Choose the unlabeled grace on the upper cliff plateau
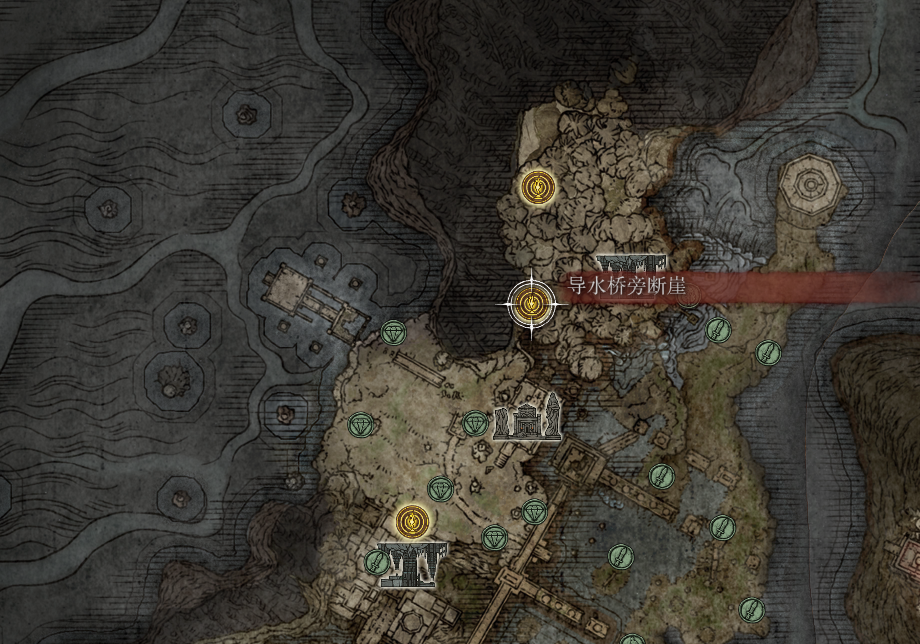Viewport: 920px width, 644px height. [x=538, y=187]
